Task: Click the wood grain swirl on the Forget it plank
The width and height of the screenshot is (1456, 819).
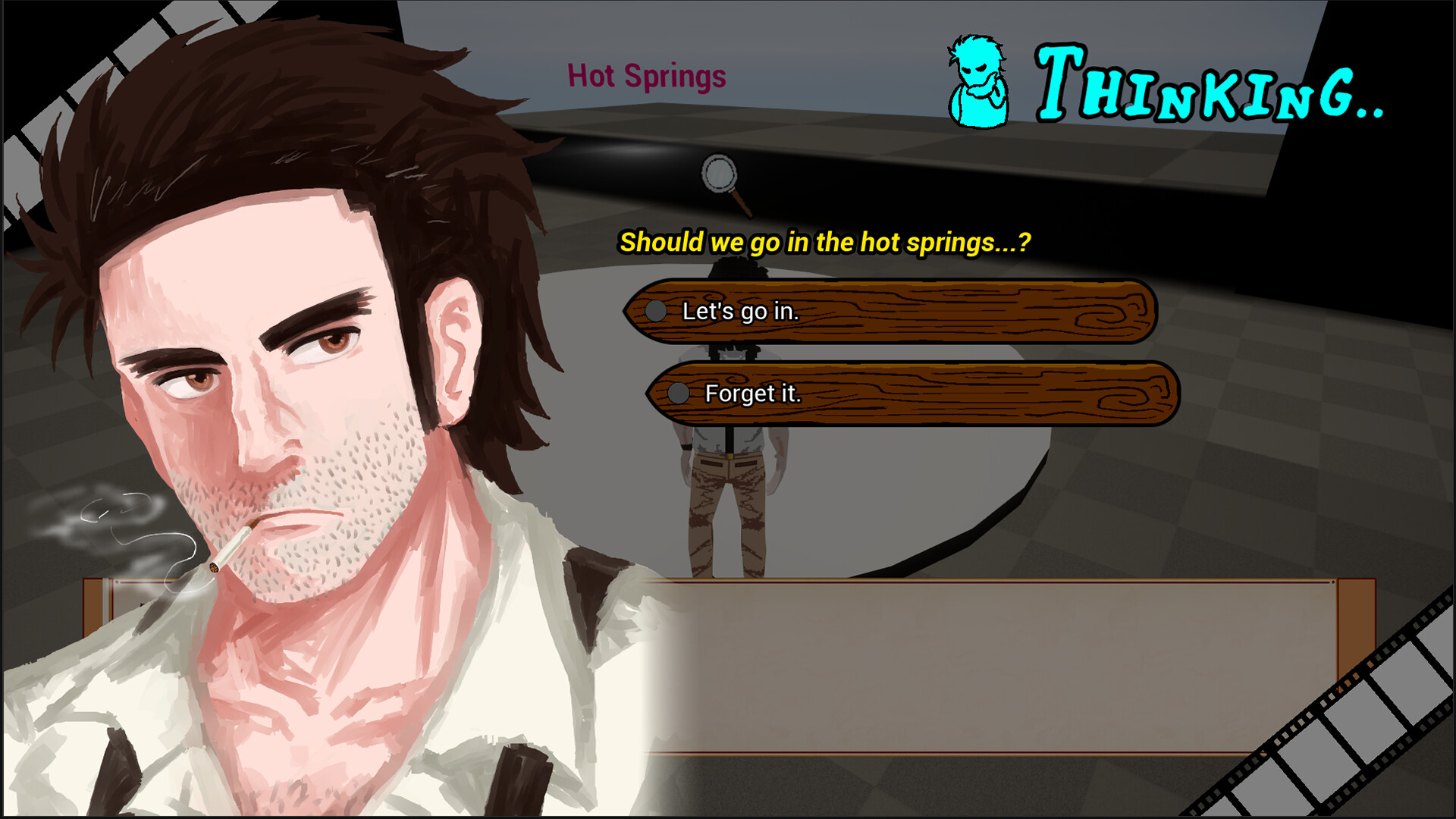Action: click(x=1122, y=398)
